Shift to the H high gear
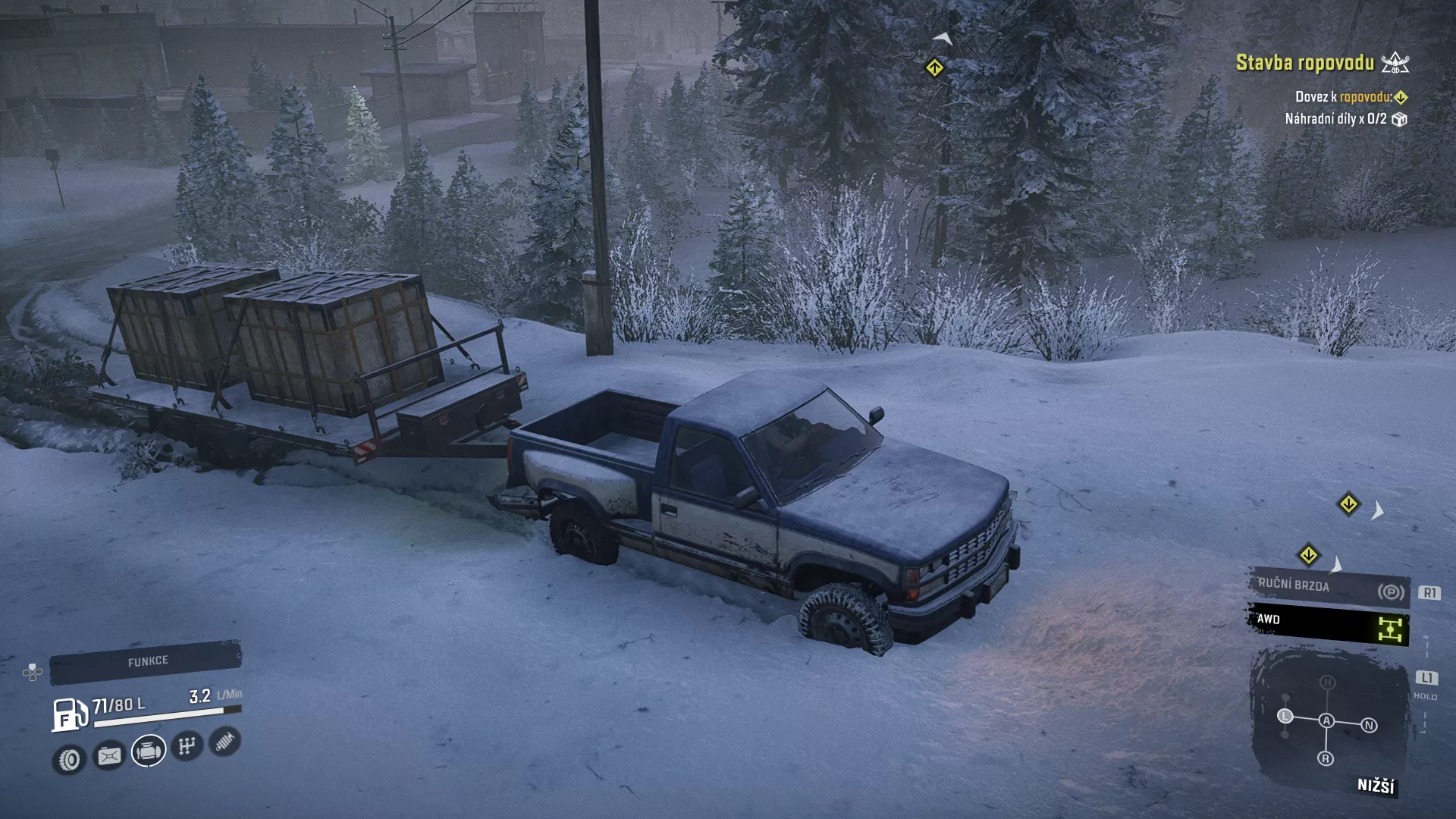1456x819 pixels. pyautogui.click(x=1327, y=682)
